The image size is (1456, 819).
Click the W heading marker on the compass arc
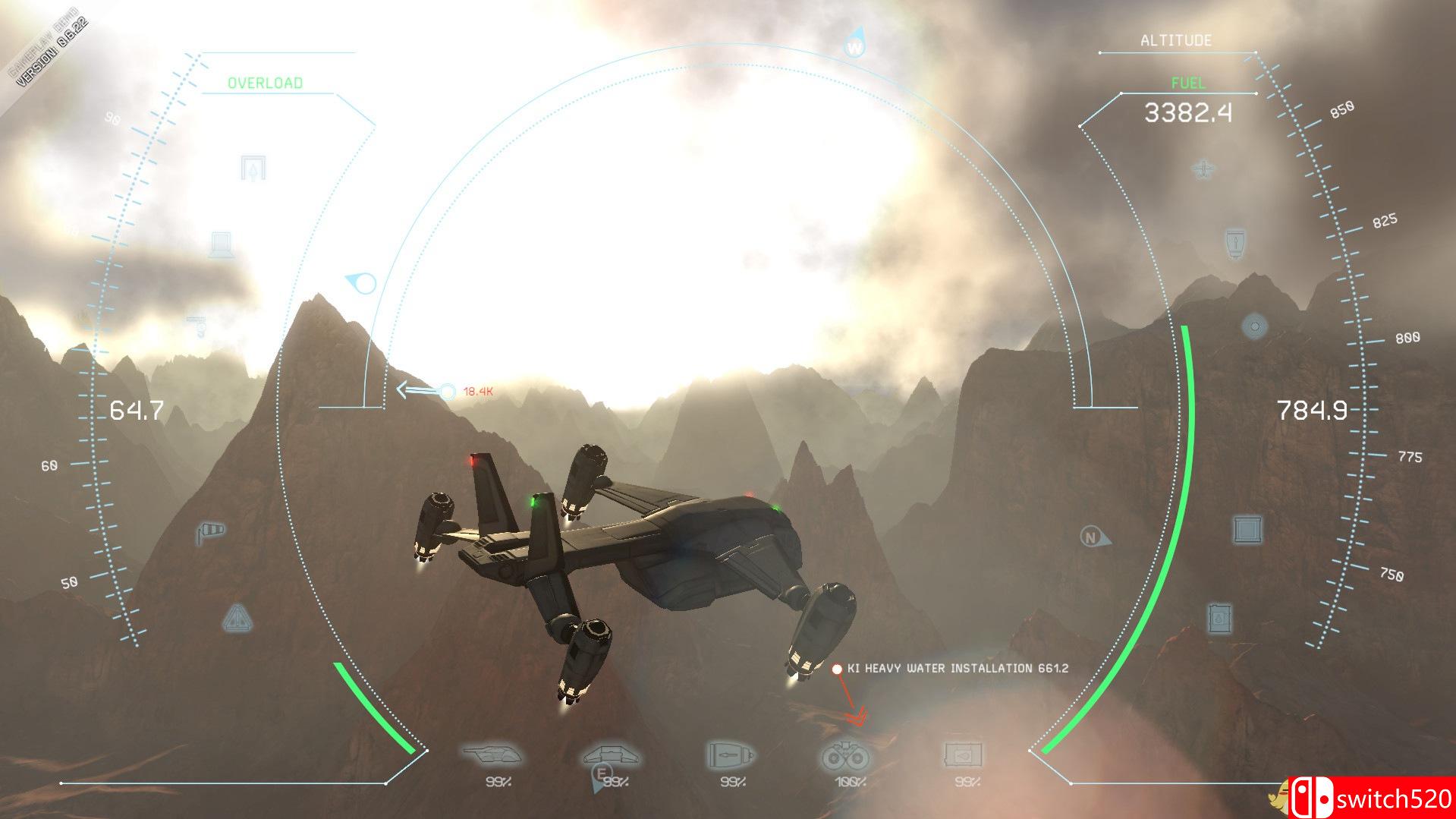[x=854, y=46]
